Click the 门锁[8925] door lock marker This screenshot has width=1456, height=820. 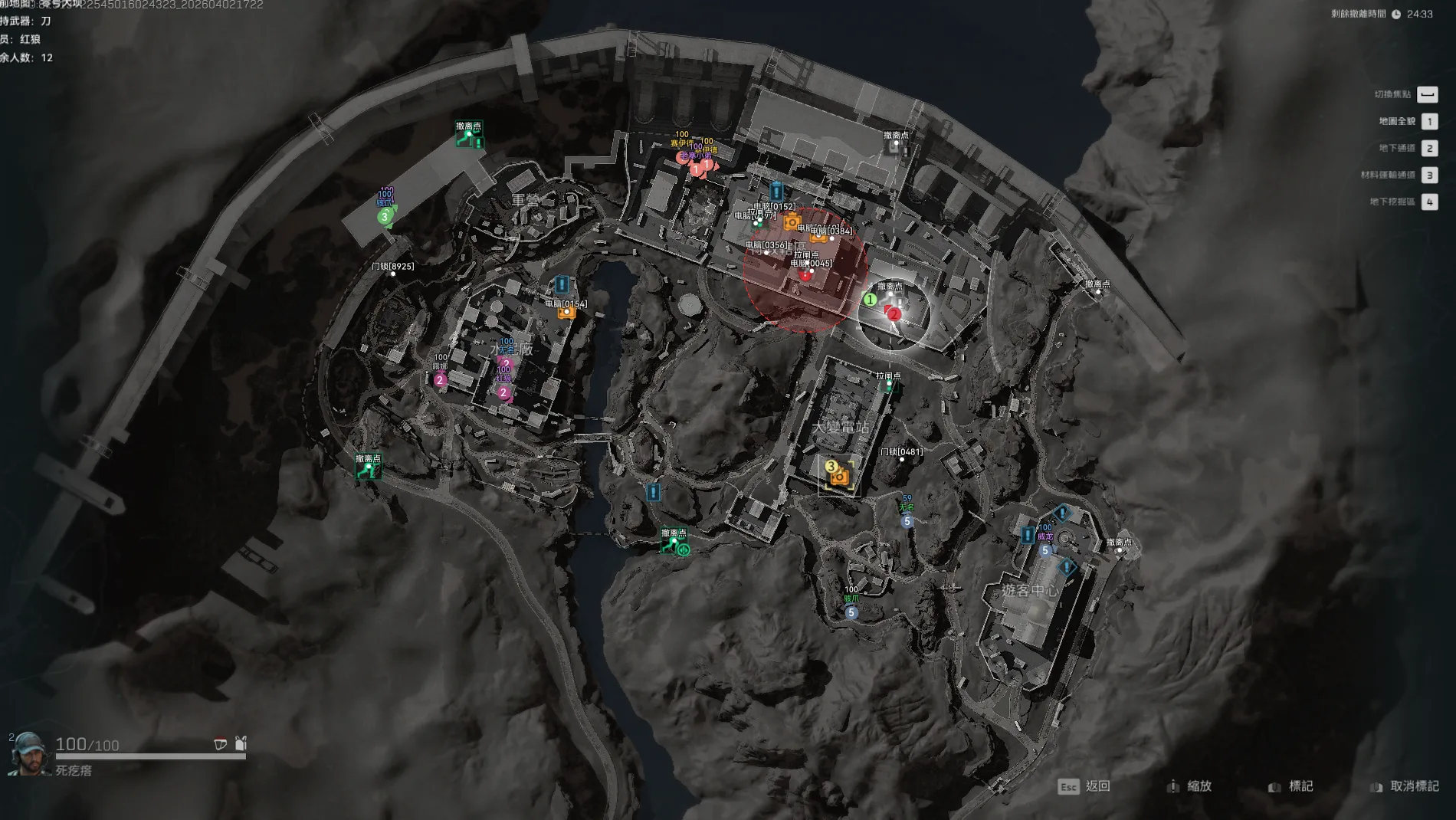pos(393,274)
